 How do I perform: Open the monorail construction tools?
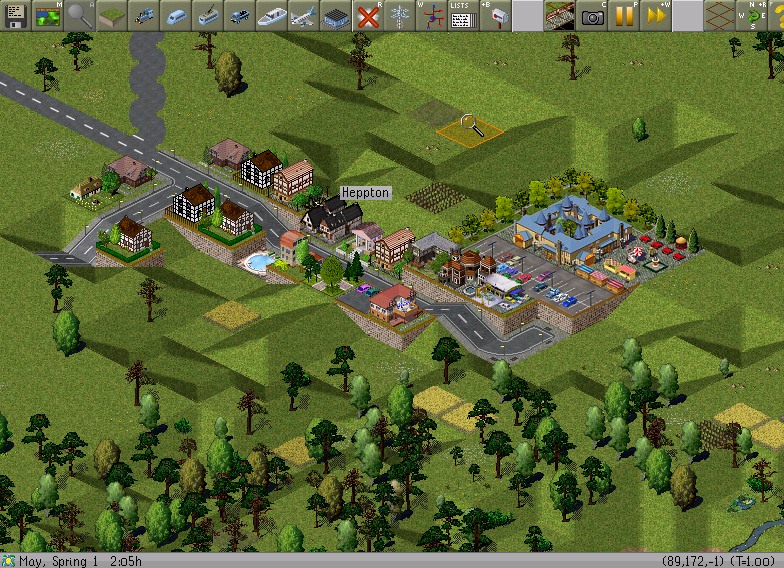(x=176, y=15)
